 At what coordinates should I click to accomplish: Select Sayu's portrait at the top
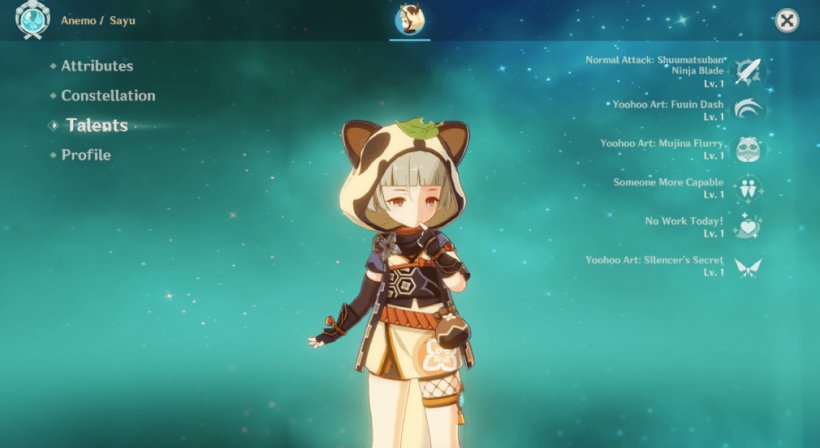409,20
